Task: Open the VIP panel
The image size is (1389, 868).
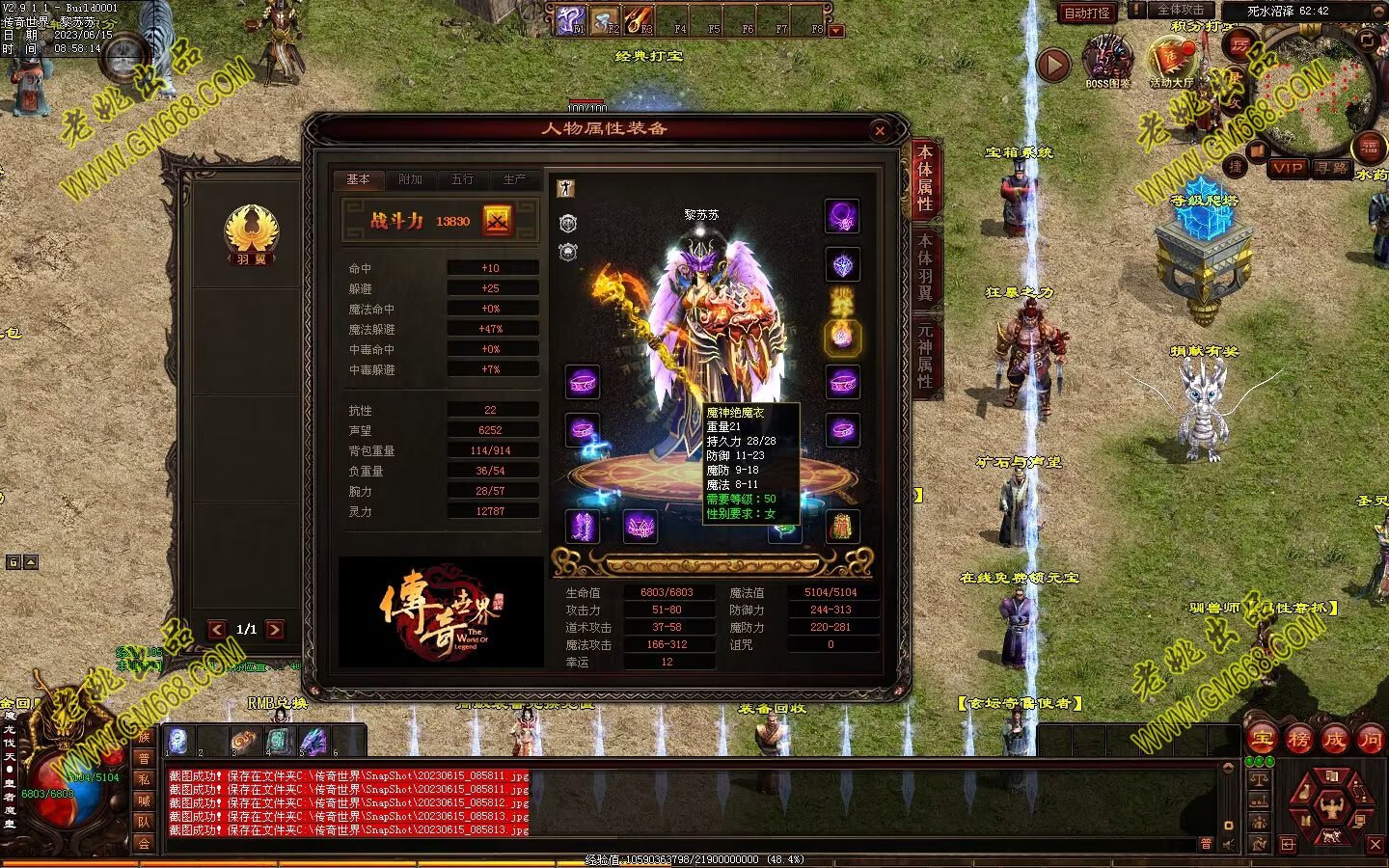Action: click(x=1288, y=168)
